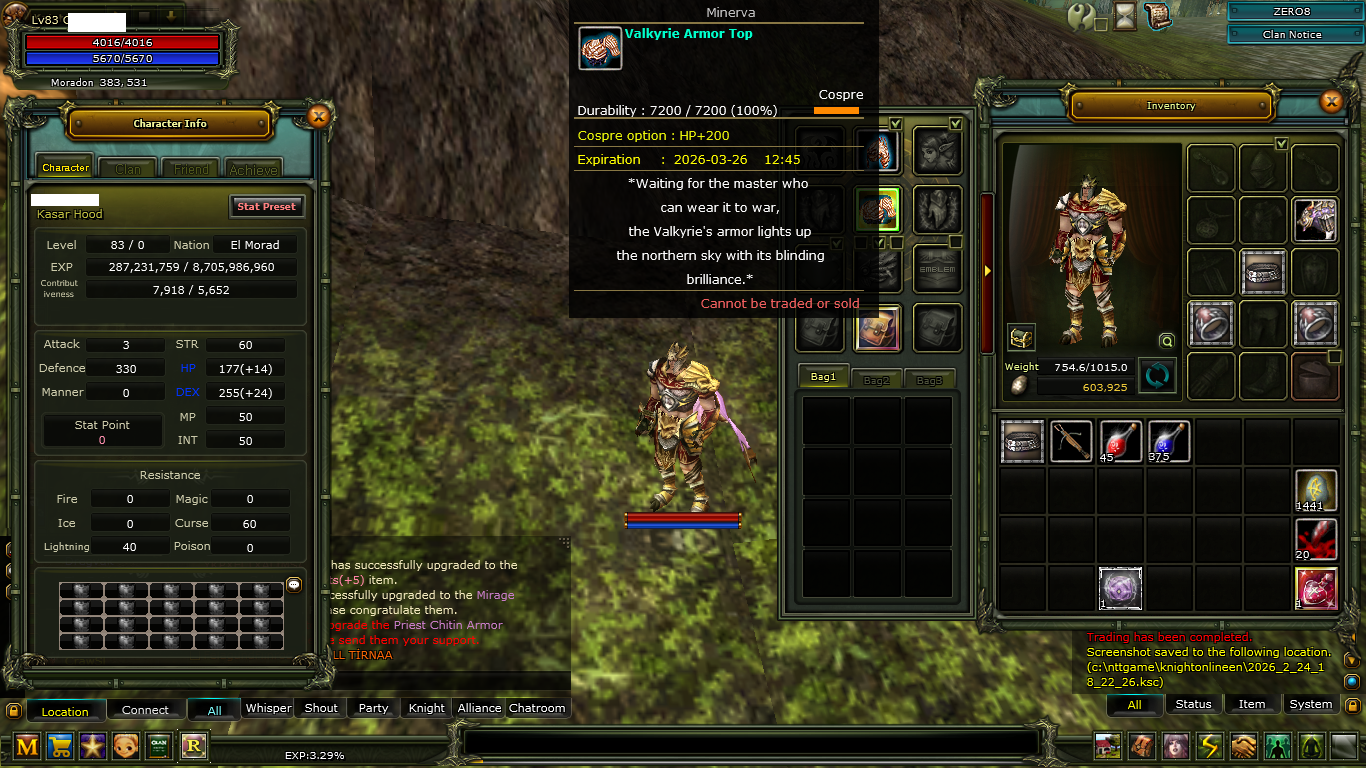Screen dimensions: 1366x768
Task: Pick the crossbow in the inventory
Action: pos(1071,441)
